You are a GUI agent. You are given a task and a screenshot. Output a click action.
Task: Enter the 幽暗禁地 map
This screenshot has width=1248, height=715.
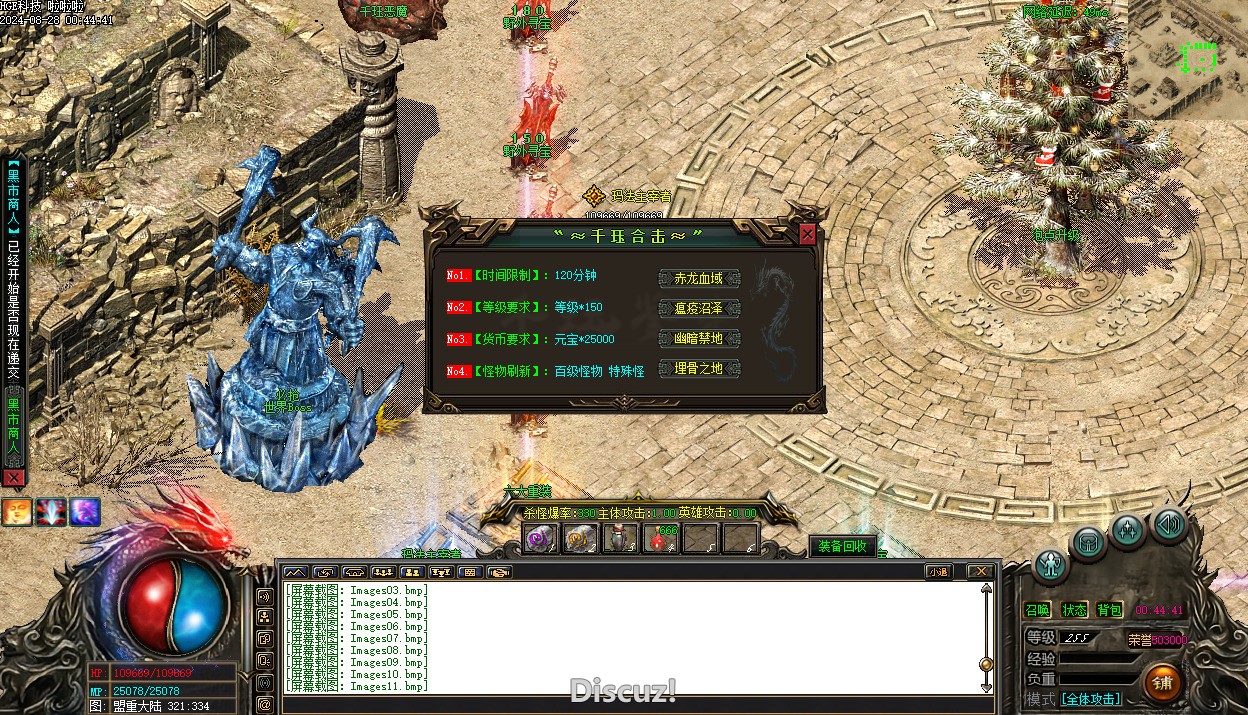click(699, 339)
